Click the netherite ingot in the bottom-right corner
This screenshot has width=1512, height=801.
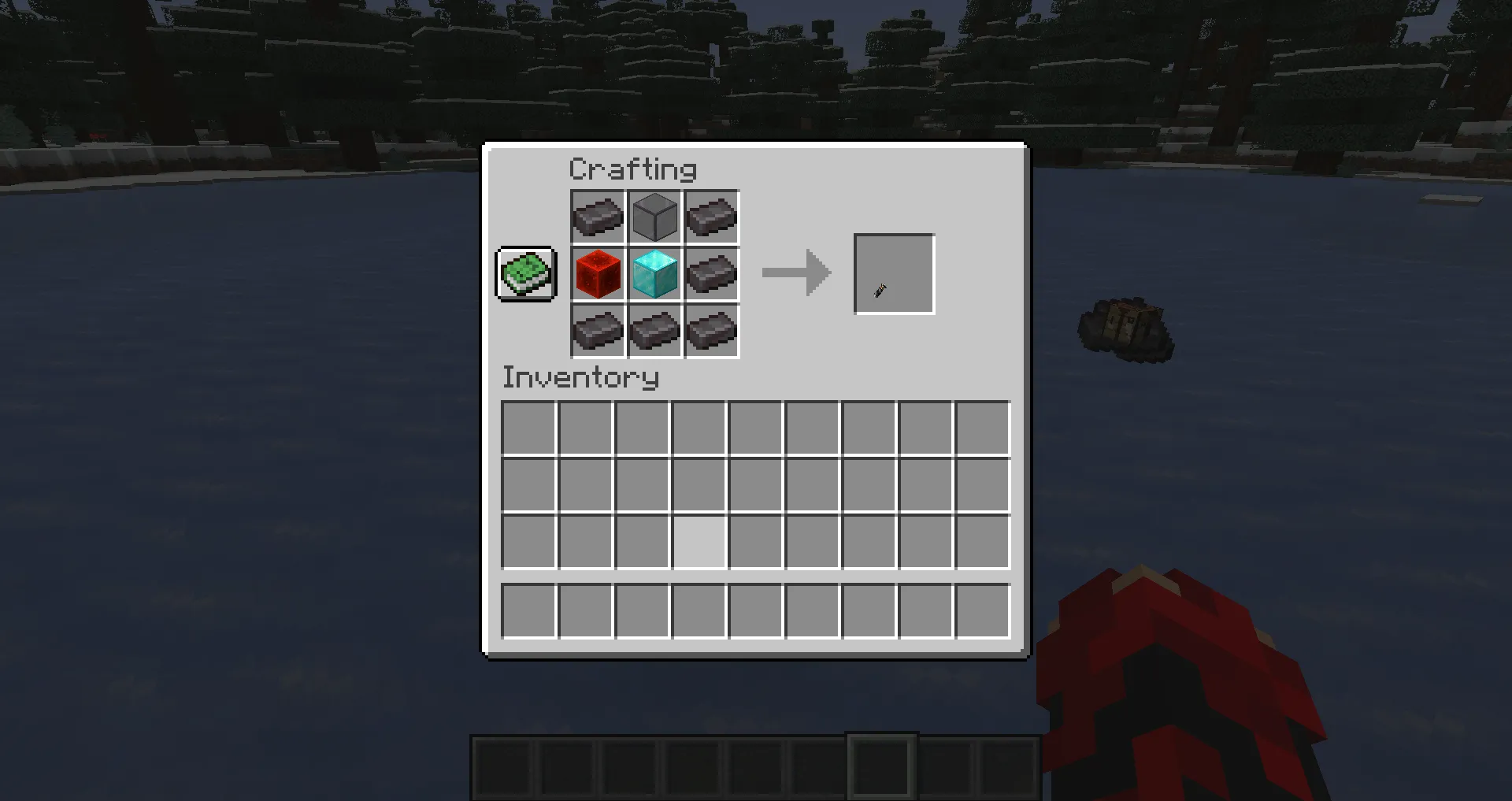[711, 331]
